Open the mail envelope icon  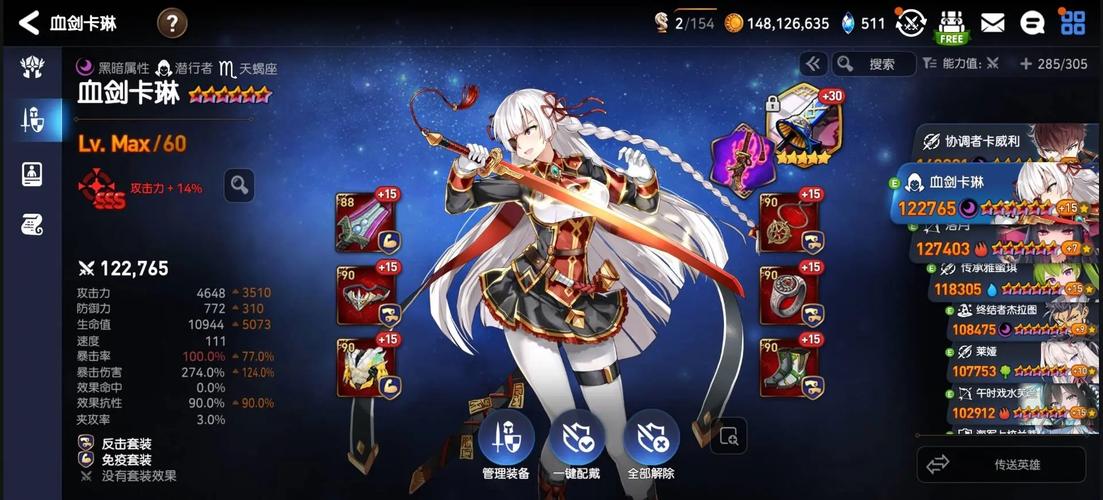click(992, 22)
